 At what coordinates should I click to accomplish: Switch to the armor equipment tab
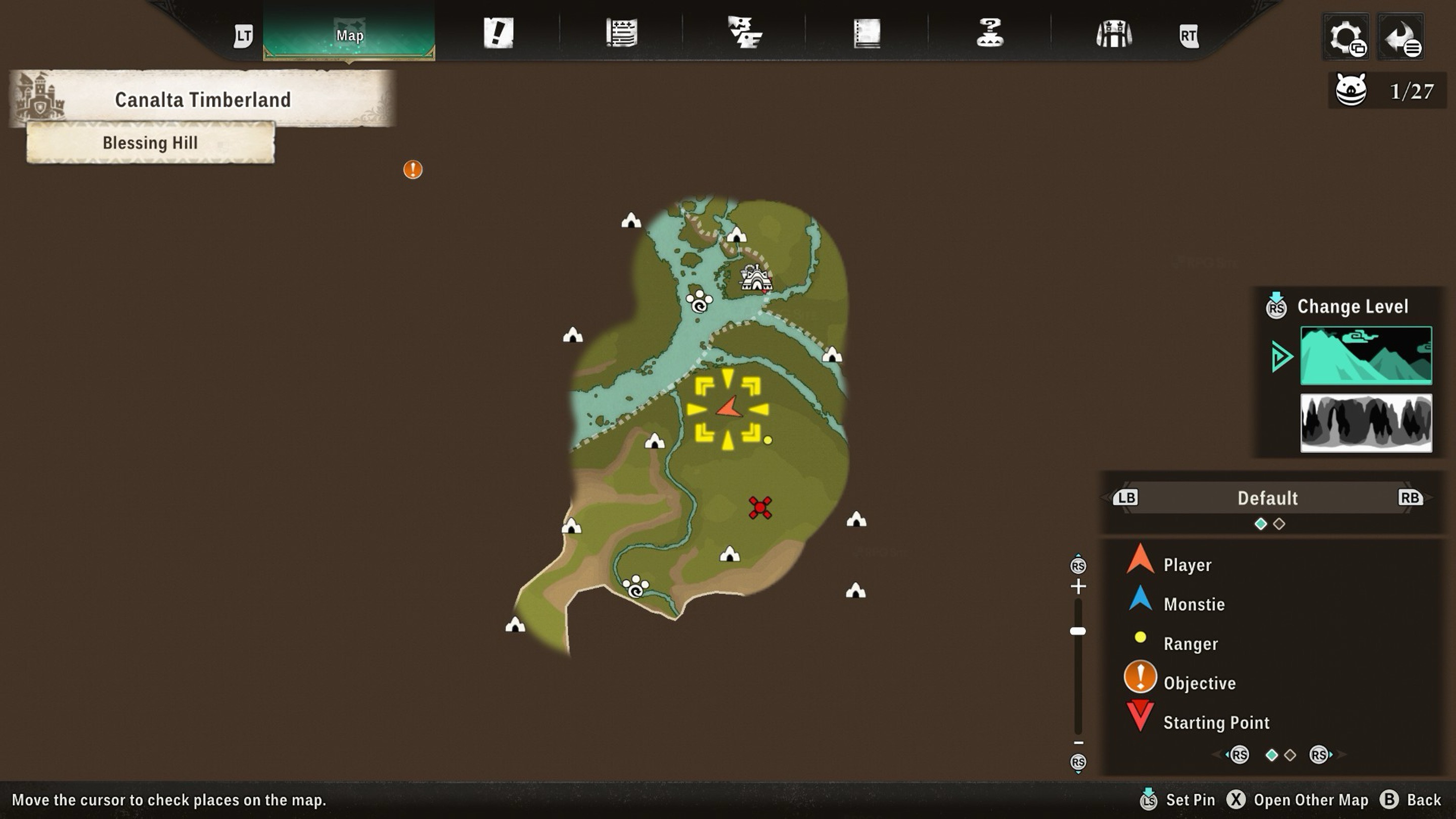click(1113, 34)
